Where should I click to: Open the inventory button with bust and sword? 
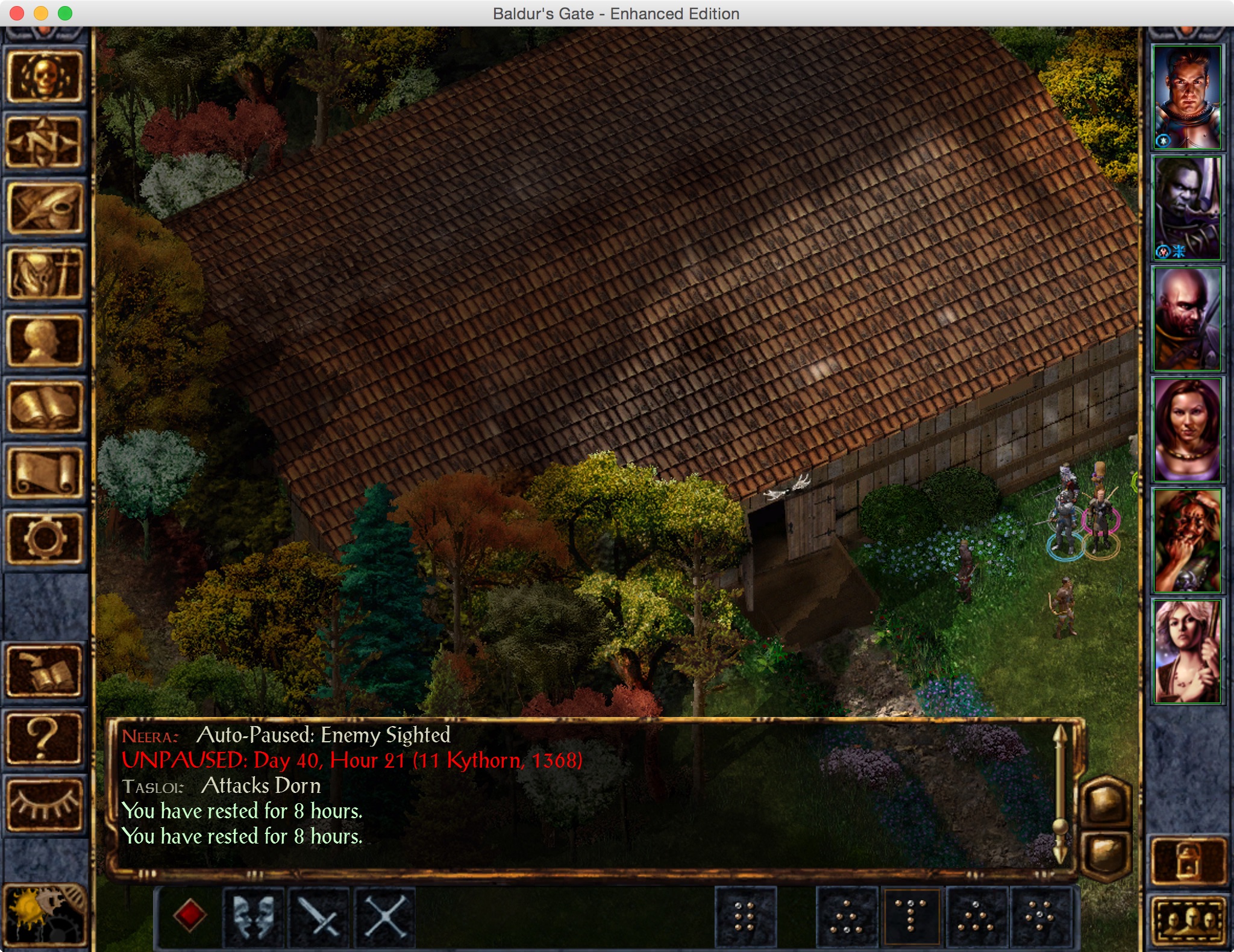coord(44,275)
